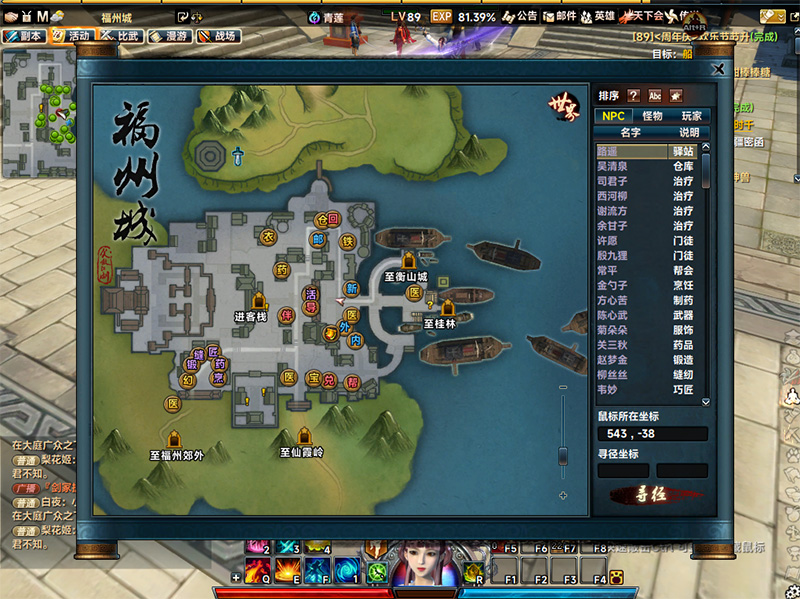This screenshot has height=599, width=800.
Task: Close the Fuzhou city map window
Action: click(717, 69)
